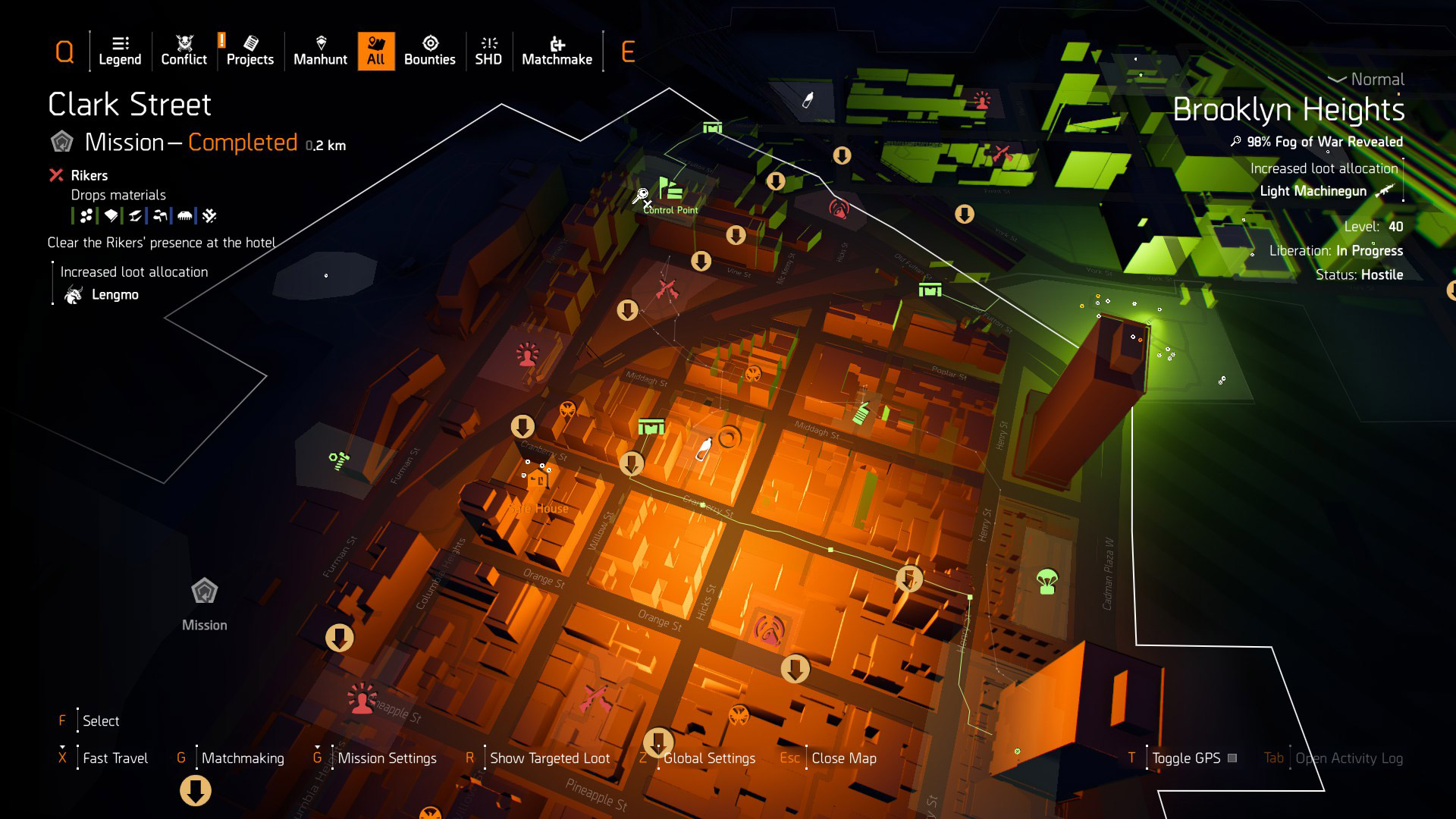Open Global Settings
The width and height of the screenshot is (1456, 819).
[x=709, y=758]
